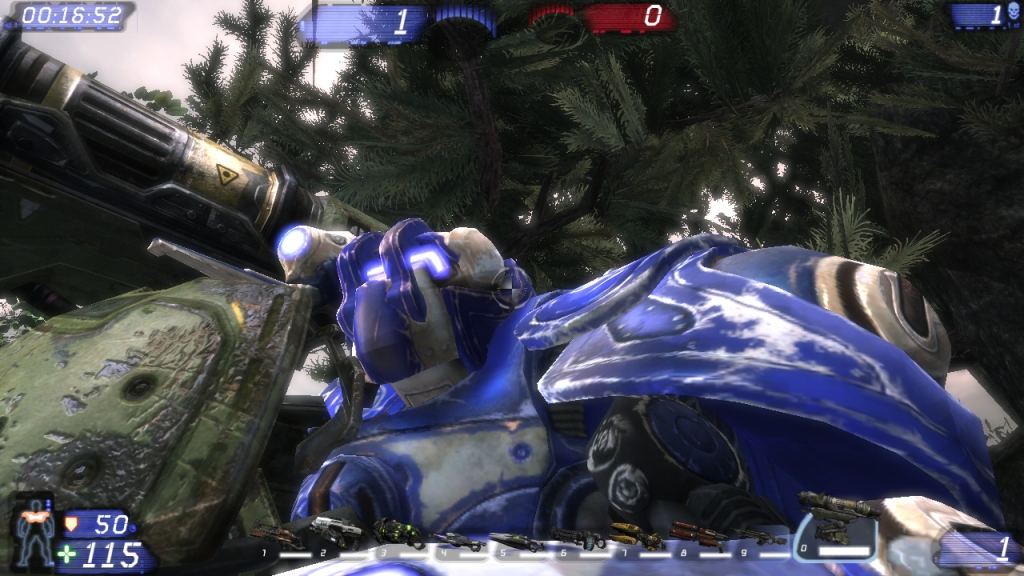
Task: Choose the green Bio Rifle in slot 3
Action: pos(398,532)
